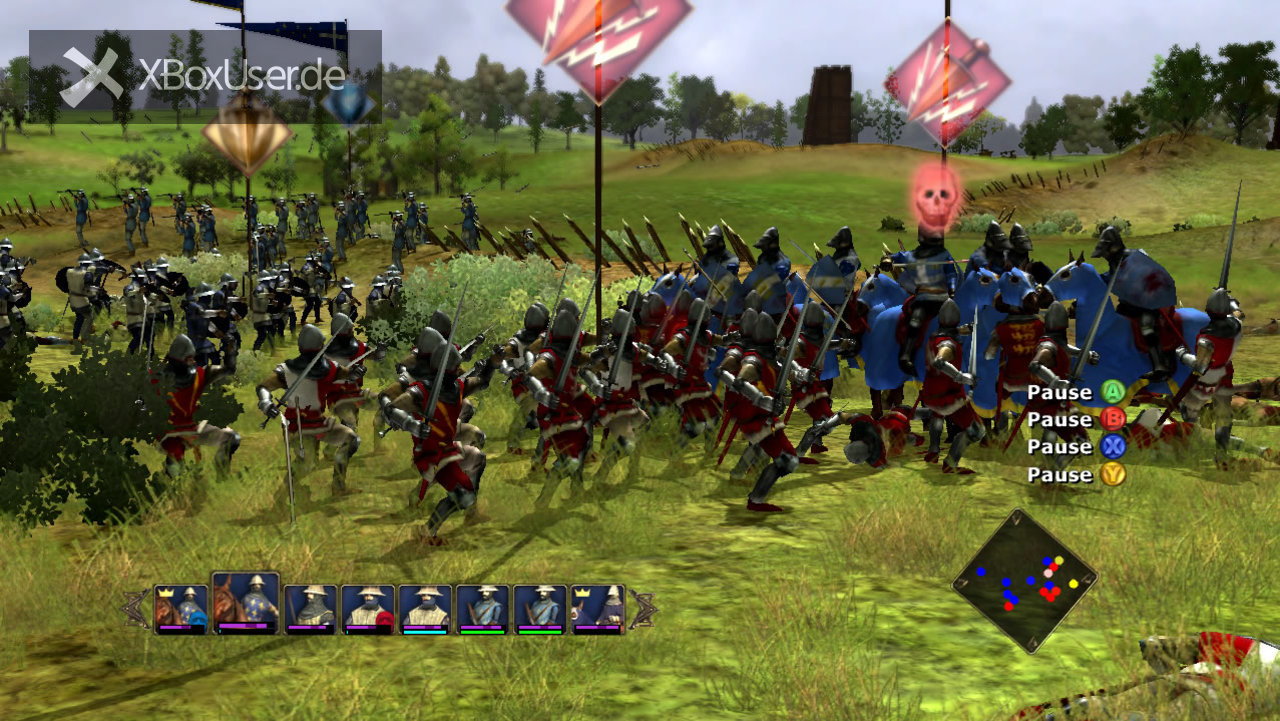Screen dimensions: 1280x721
Task: Click the unit bar's right scroll arrow
Action: coord(642,609)
